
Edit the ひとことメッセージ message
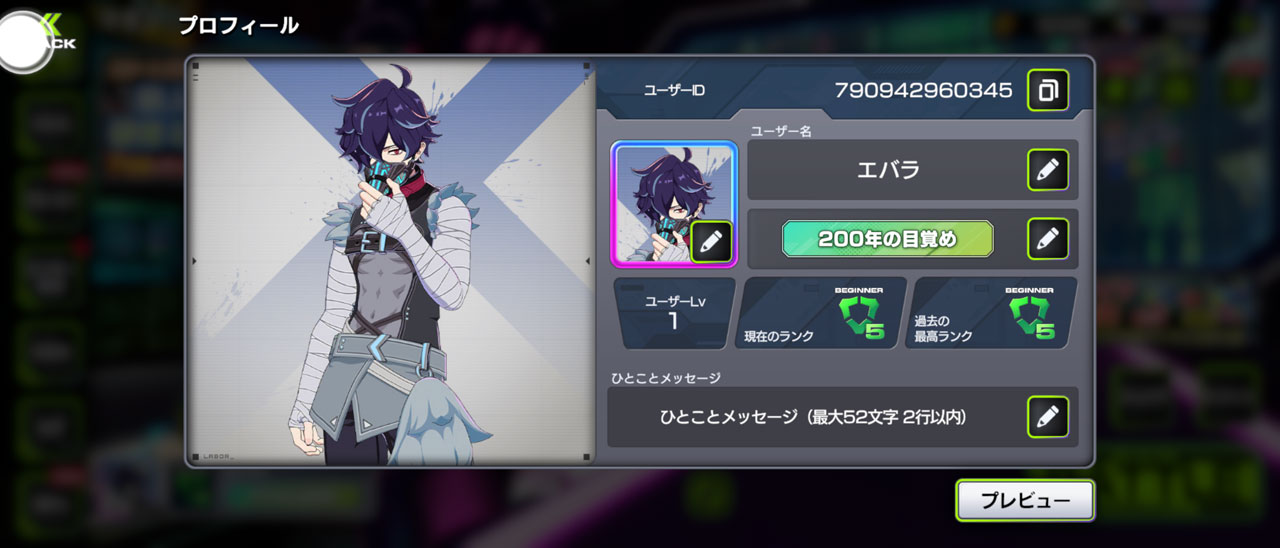(x=1047, y=417)
